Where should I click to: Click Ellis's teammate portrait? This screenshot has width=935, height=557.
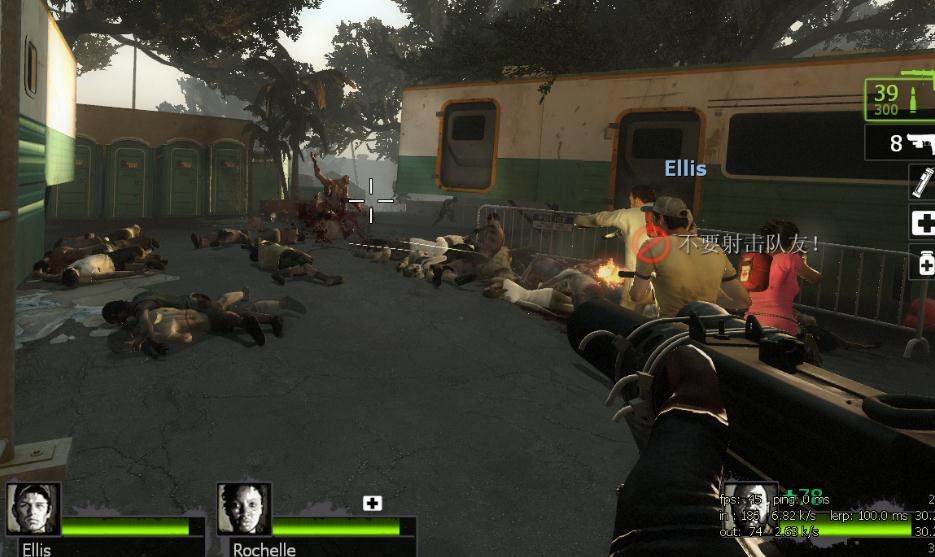(x=35, y=509)
